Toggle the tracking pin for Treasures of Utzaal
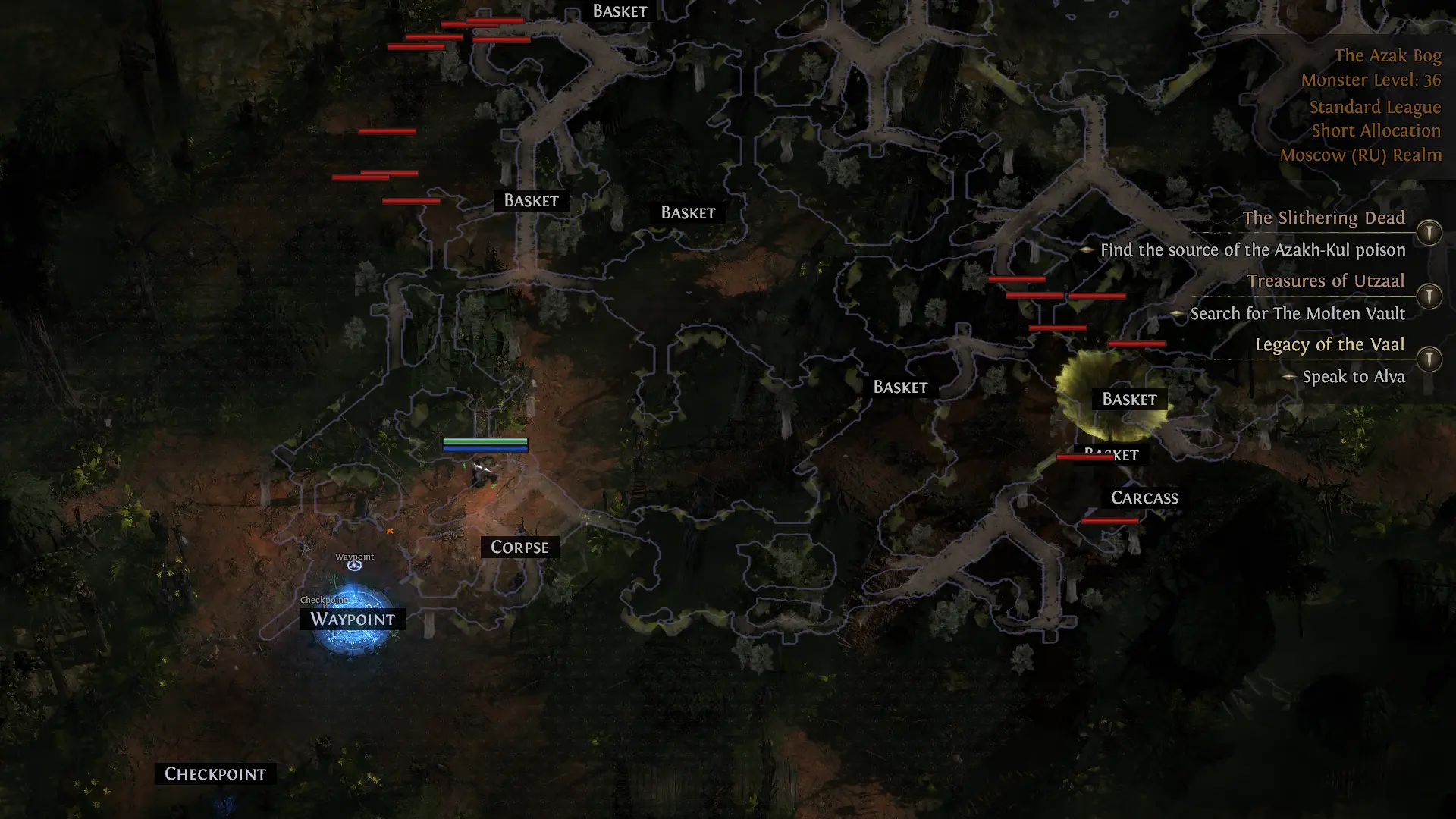This screenshot has width=1456, height=819. pyautogui.click(x=1429, y=297)
